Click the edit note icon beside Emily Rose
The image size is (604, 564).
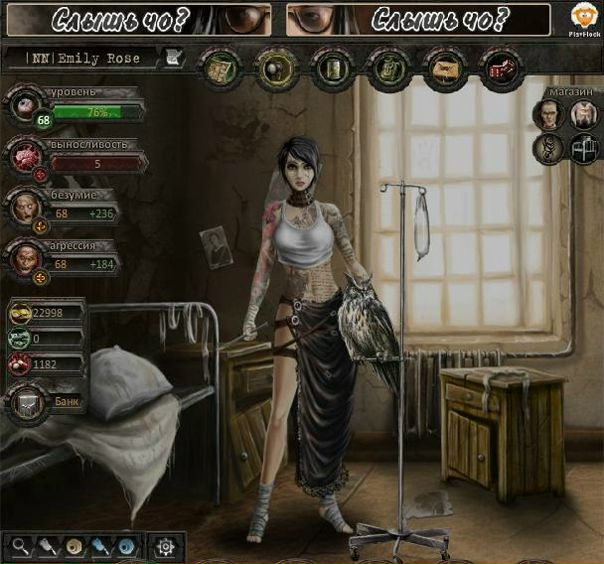[x=173, y=58]
